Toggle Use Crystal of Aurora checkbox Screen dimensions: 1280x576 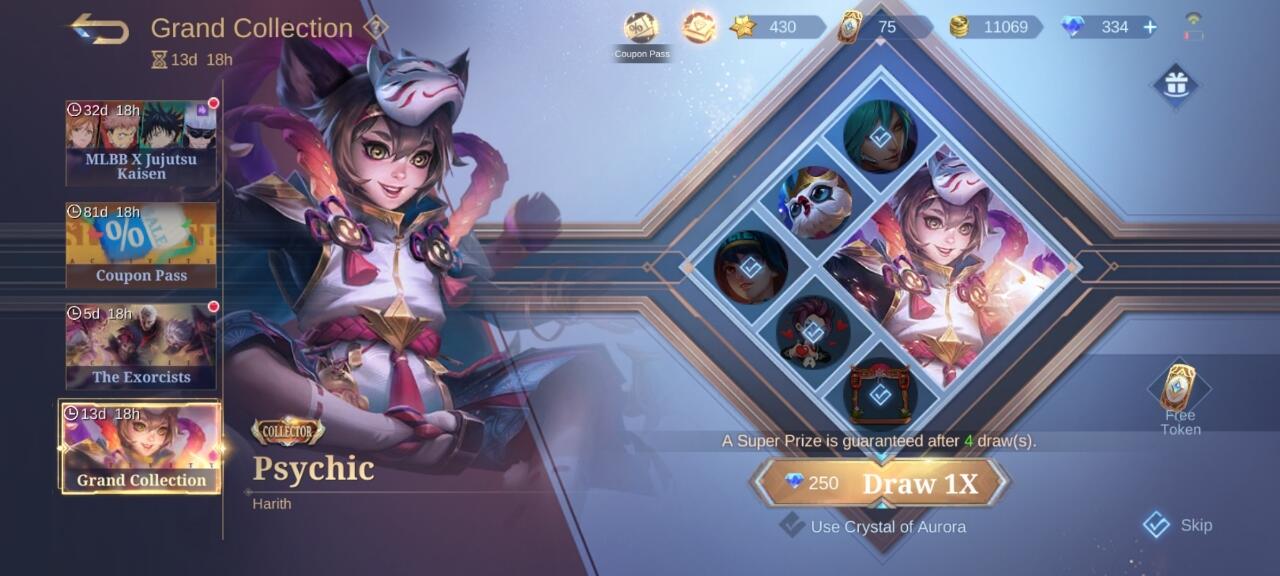[793, 525]
